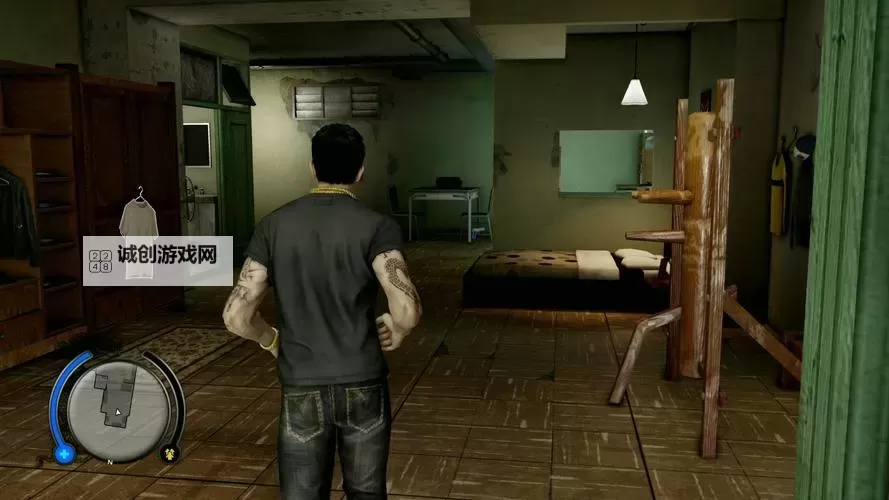Select the blue health cross icon
Viewport: 889px width, 500px height.
tap(65, 454)
